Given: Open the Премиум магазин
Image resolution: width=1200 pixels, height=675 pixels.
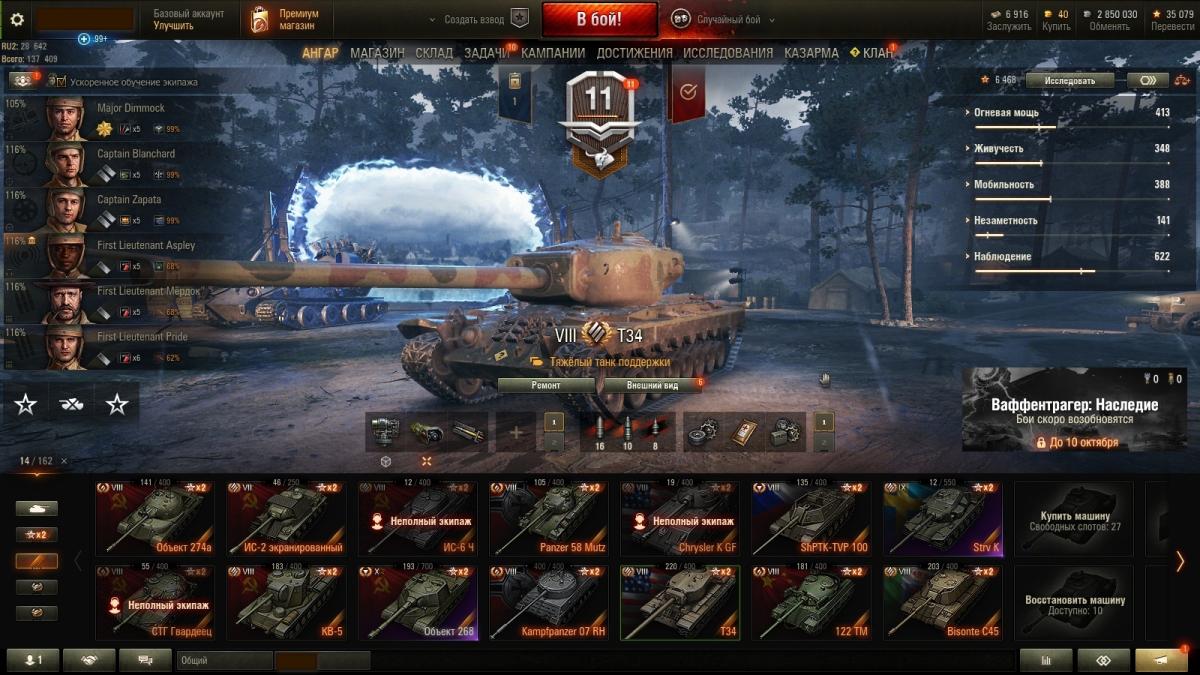Looking at the screenshot, I should click(286, 19).
